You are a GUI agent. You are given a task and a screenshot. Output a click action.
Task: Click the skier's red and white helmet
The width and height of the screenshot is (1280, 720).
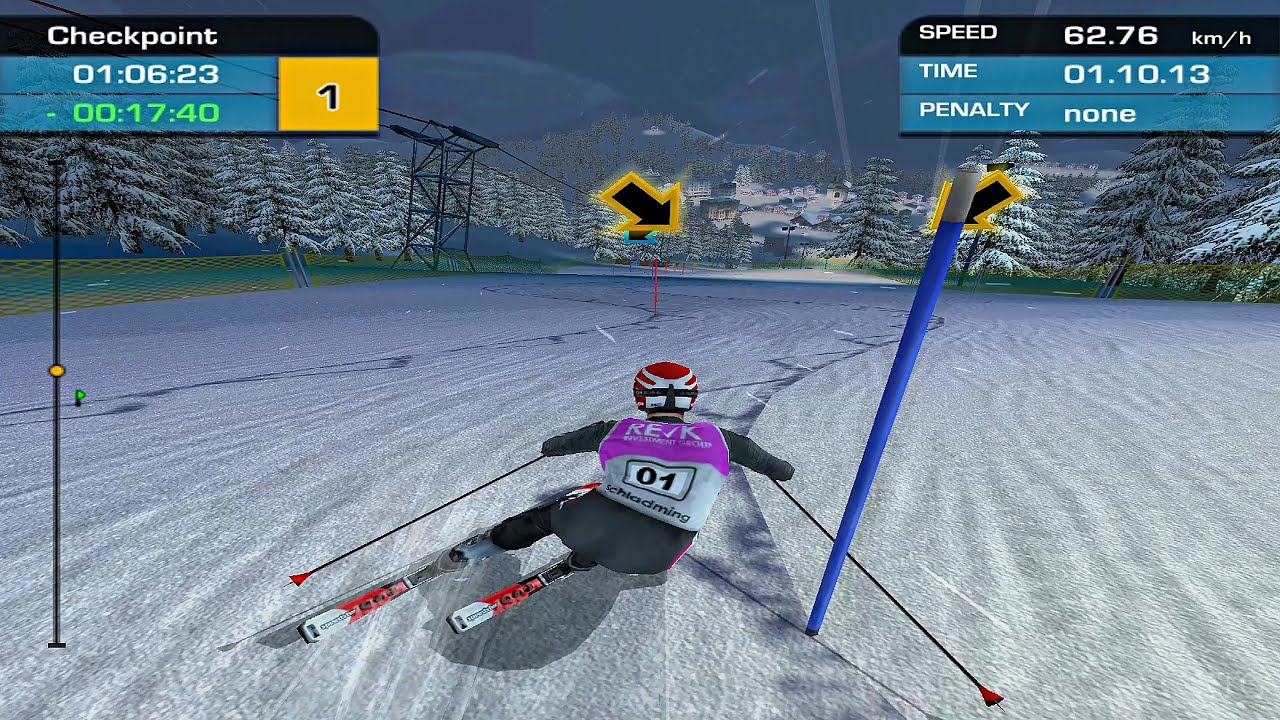click(665, 383)
